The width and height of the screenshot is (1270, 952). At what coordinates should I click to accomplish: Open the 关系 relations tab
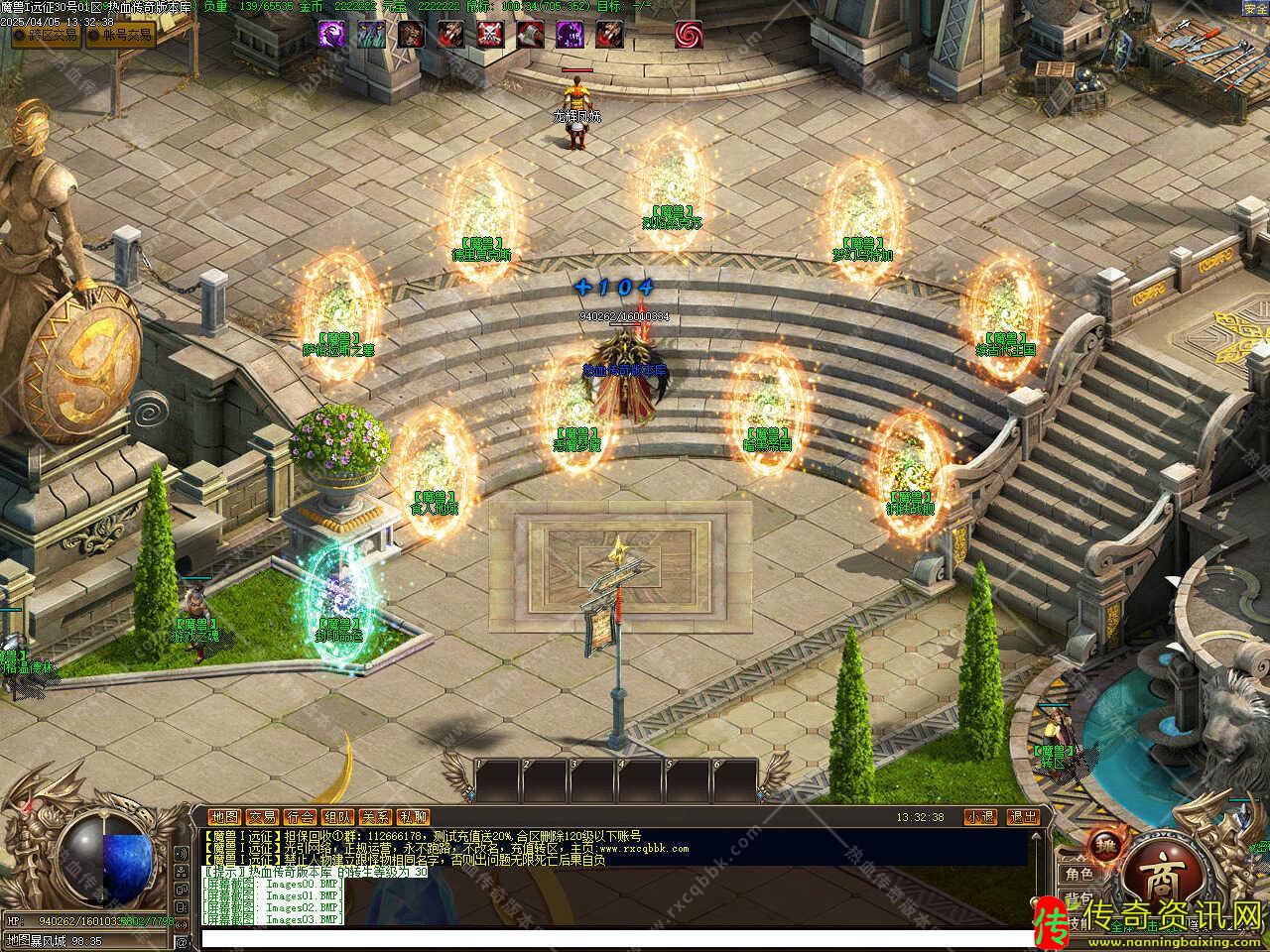click(375, 817)
